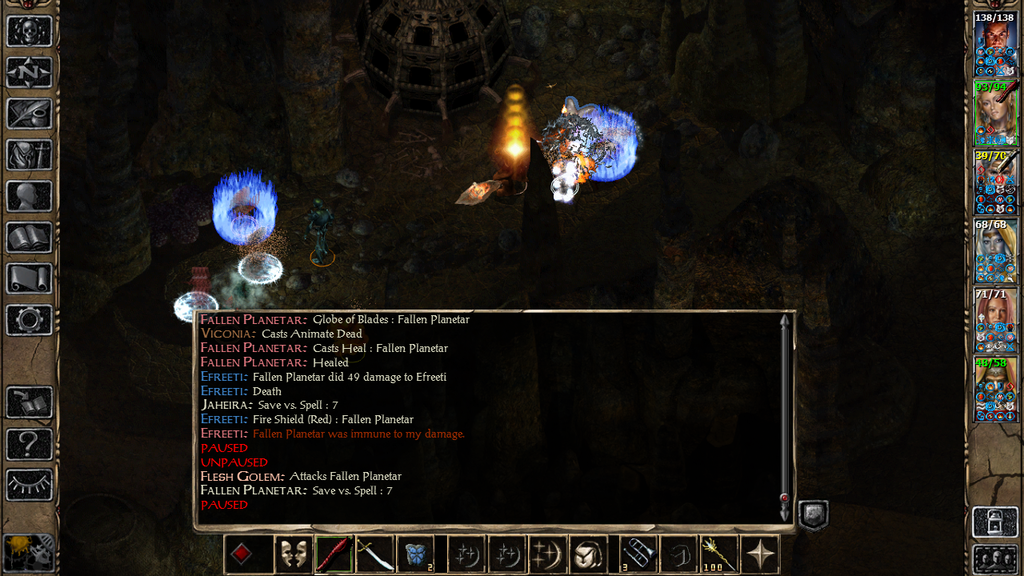Open the priest scroll from the sidebar

[29, 278]
